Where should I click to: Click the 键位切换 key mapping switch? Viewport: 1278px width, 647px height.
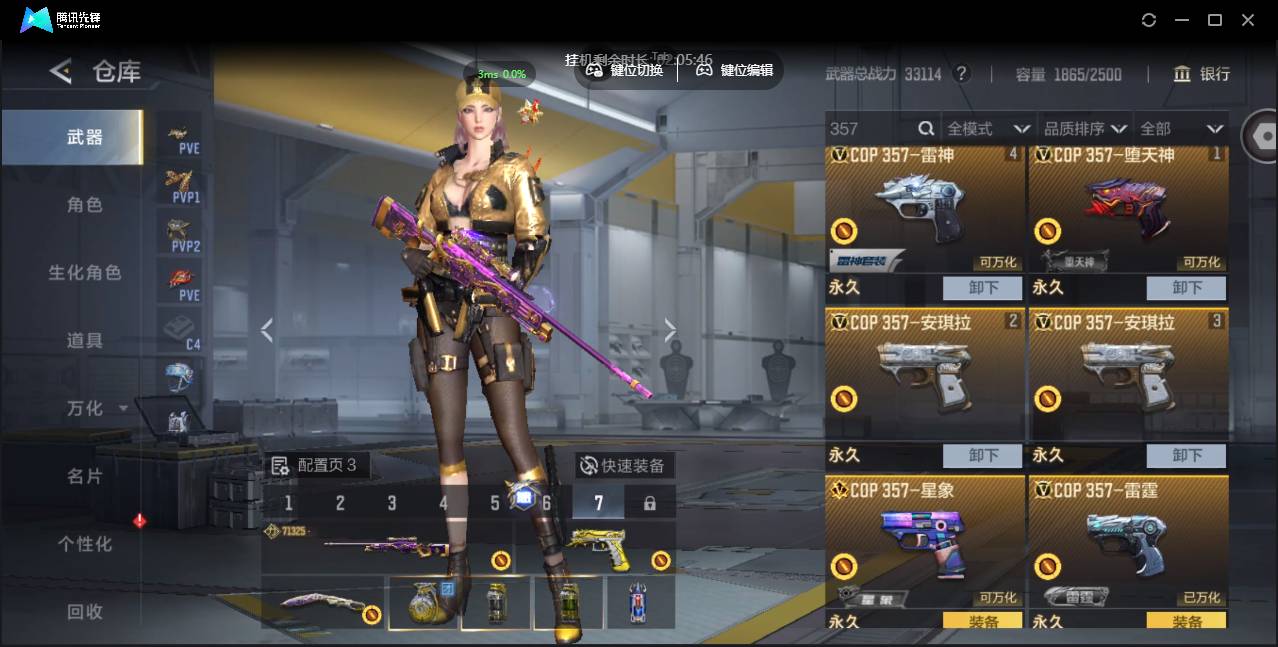[x=625, y=70]
